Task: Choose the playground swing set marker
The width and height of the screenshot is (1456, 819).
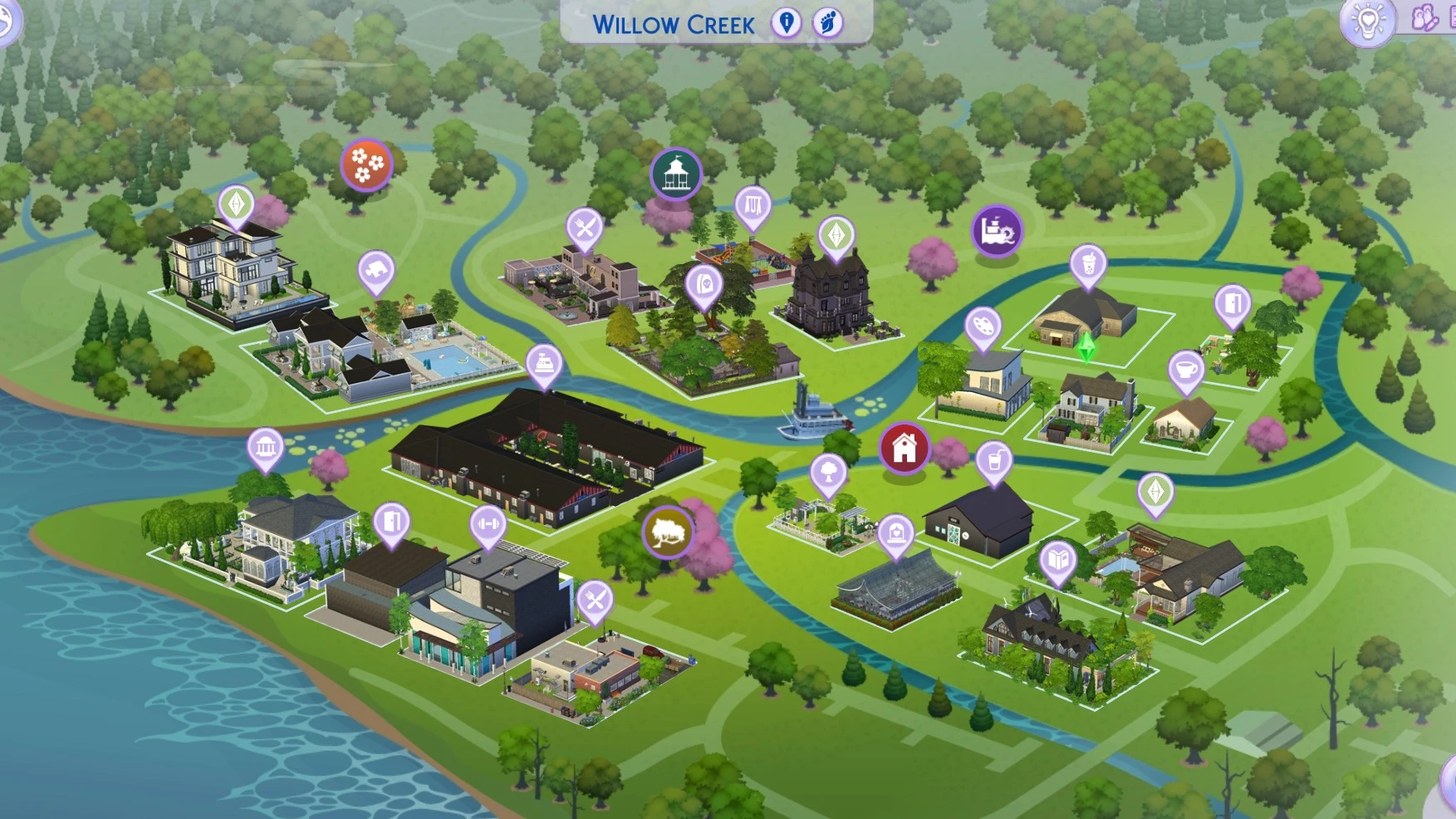Action: pos(753,204)
